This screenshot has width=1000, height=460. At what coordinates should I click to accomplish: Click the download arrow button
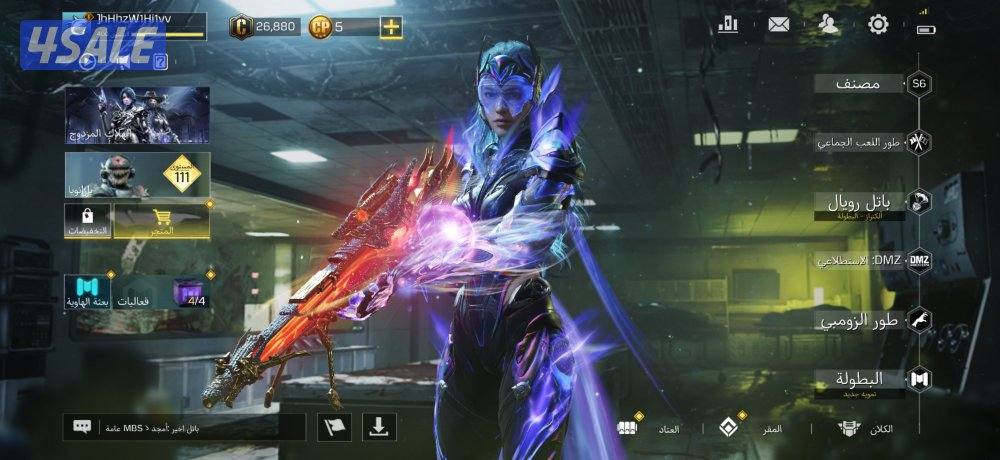click(378, 427)
